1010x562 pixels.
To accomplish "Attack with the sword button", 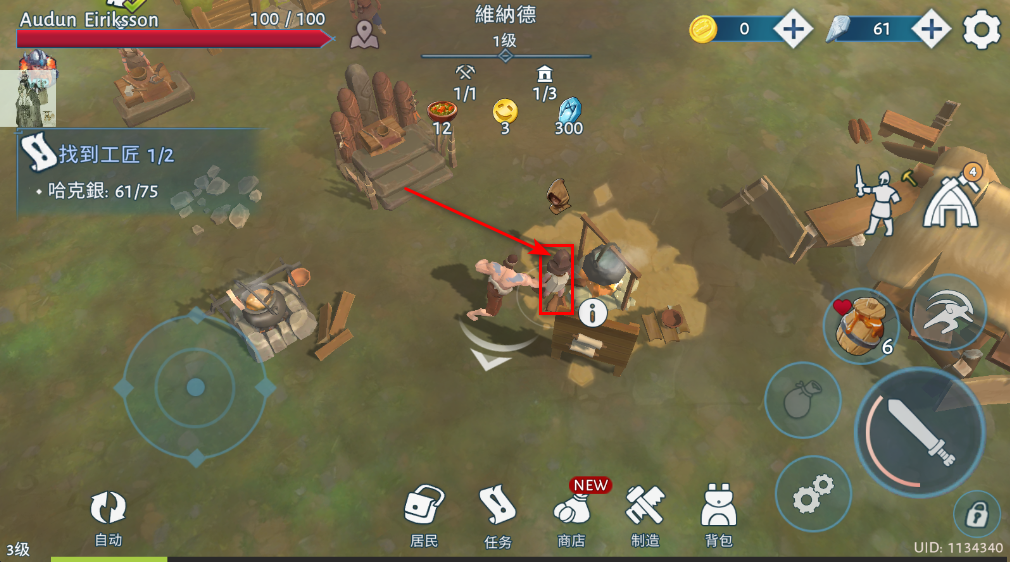I will tap(920, 432).
